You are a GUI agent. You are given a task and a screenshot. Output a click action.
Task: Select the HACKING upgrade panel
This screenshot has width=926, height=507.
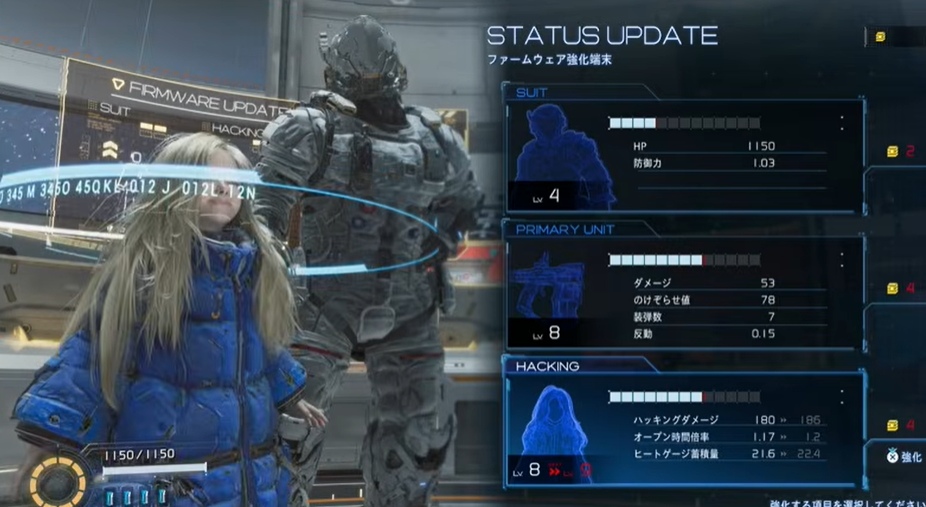(x=683, y=430)
